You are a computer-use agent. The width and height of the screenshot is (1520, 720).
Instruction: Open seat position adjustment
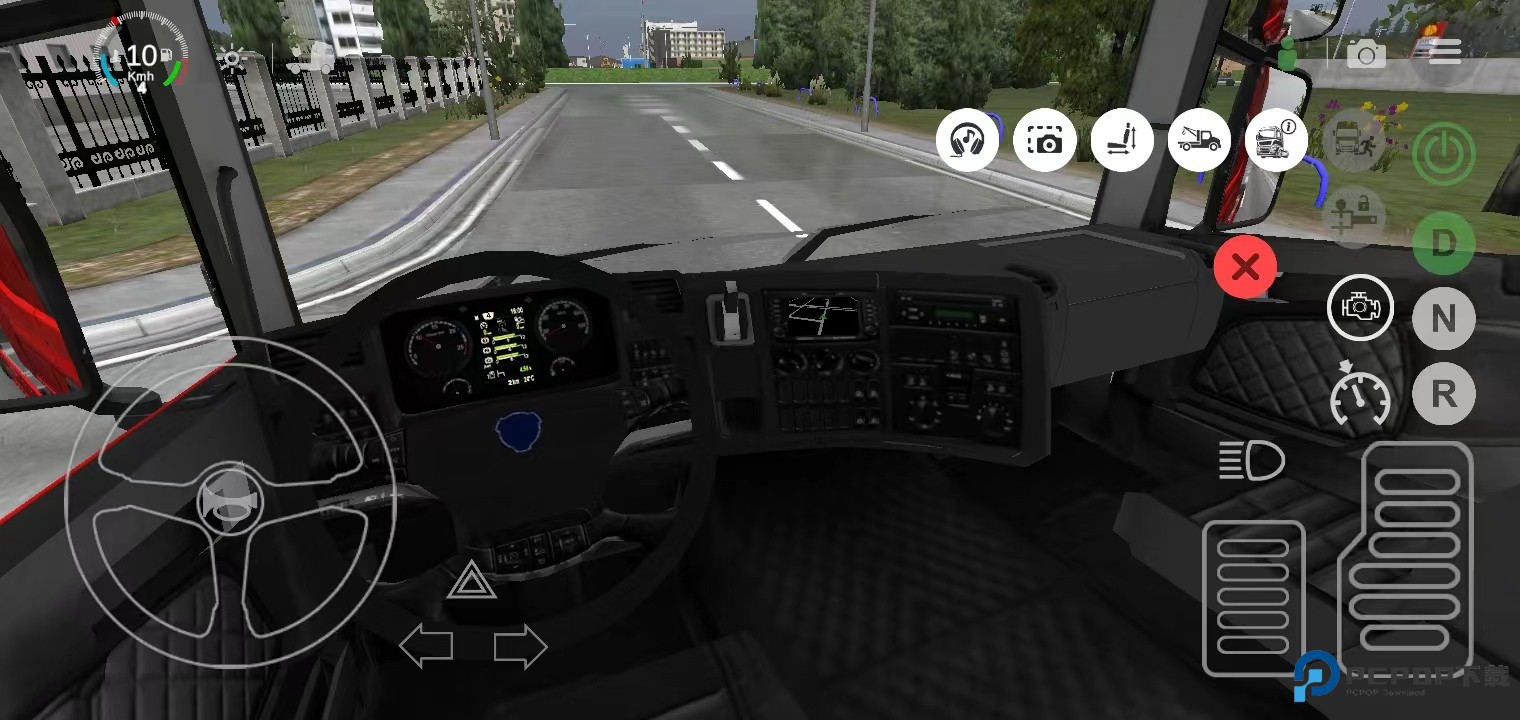(x=1122, y=139)
